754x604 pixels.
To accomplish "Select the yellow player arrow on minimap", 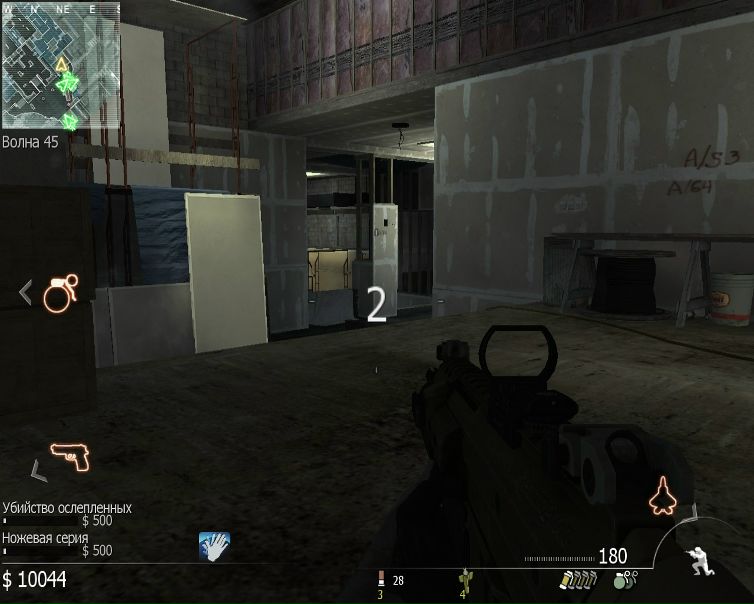I will (x=62, y=65).
